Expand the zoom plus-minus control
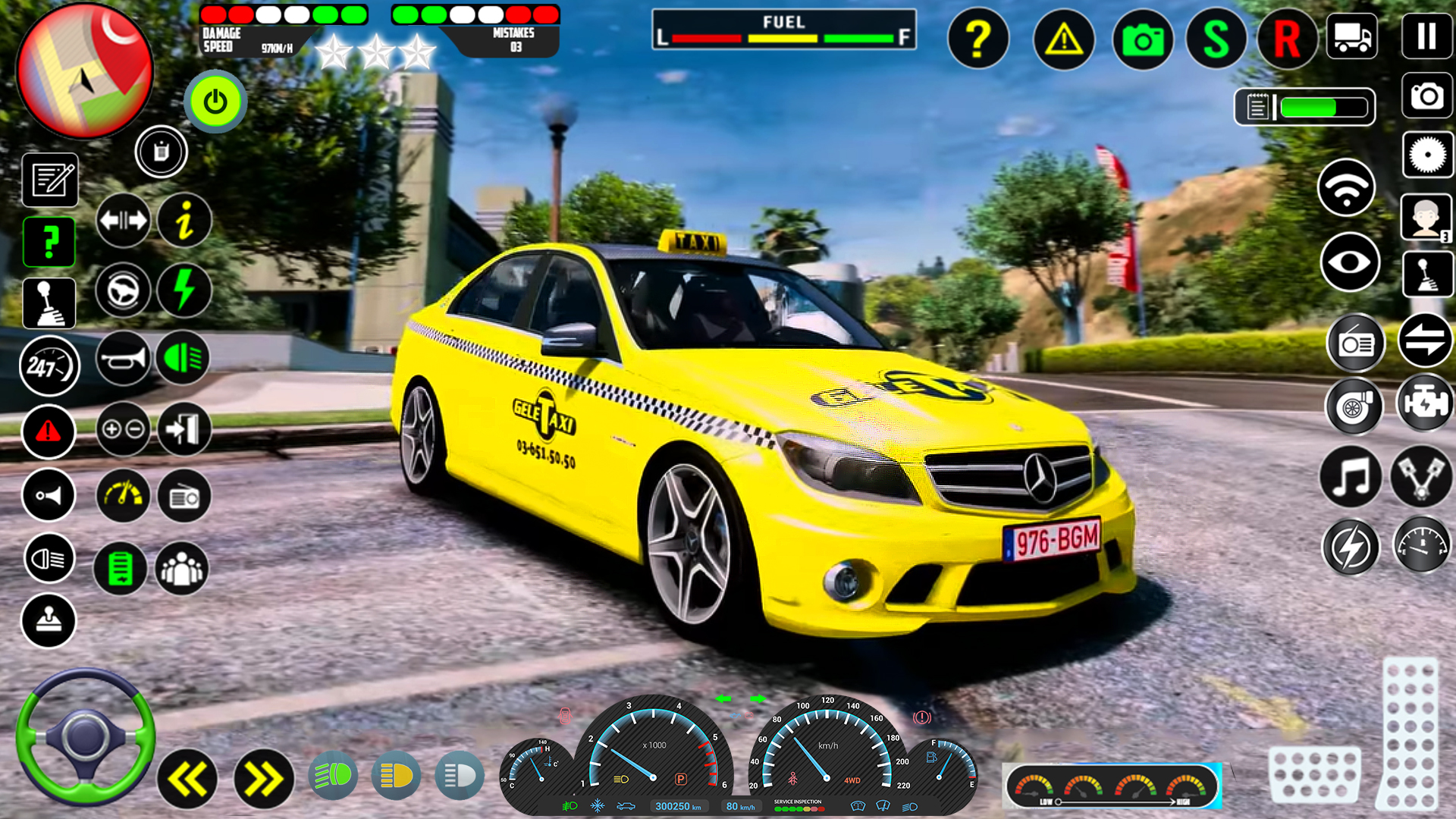 click(123, 431)
